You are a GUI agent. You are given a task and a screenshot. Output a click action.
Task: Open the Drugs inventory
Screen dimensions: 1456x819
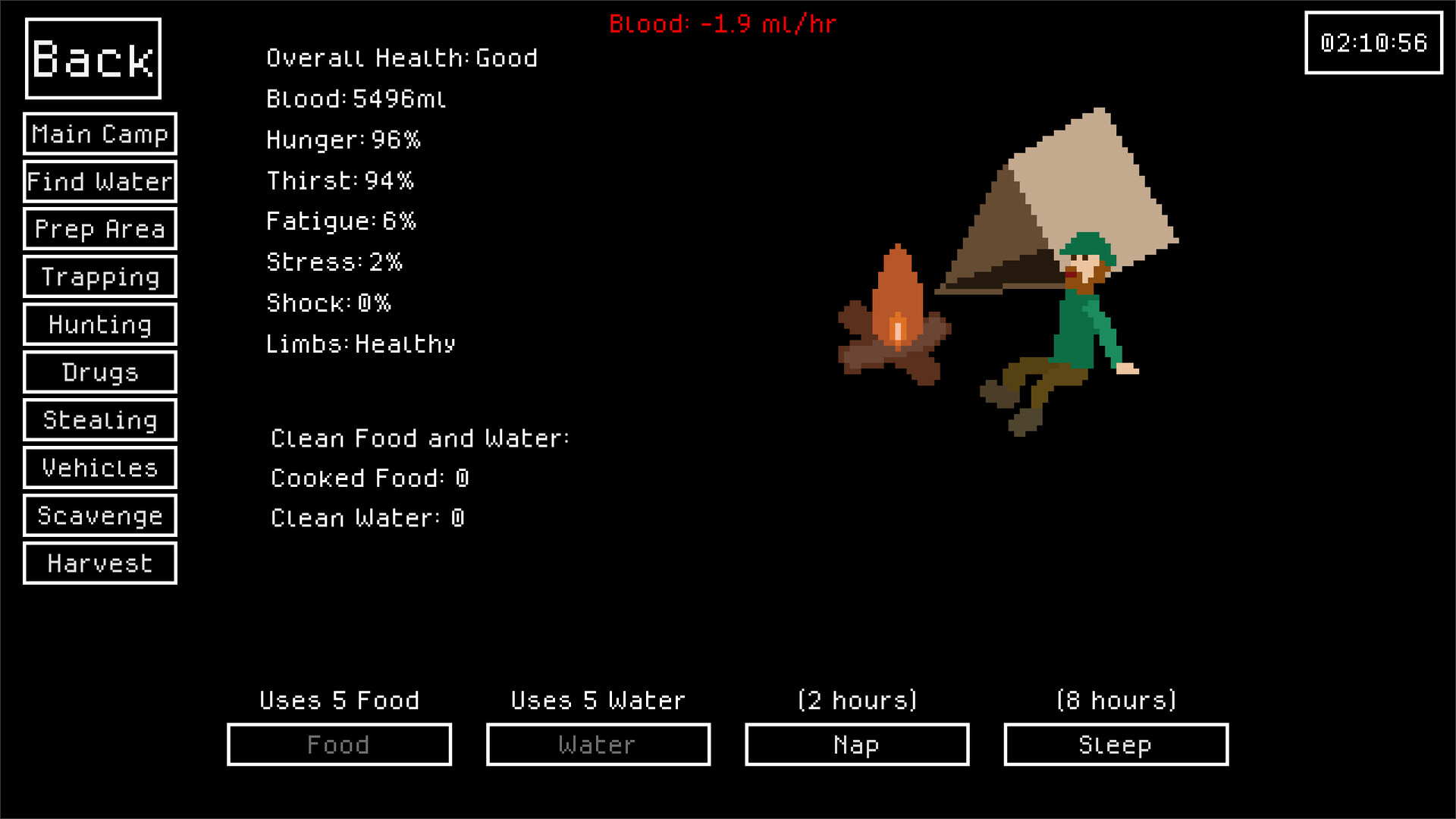99,372
